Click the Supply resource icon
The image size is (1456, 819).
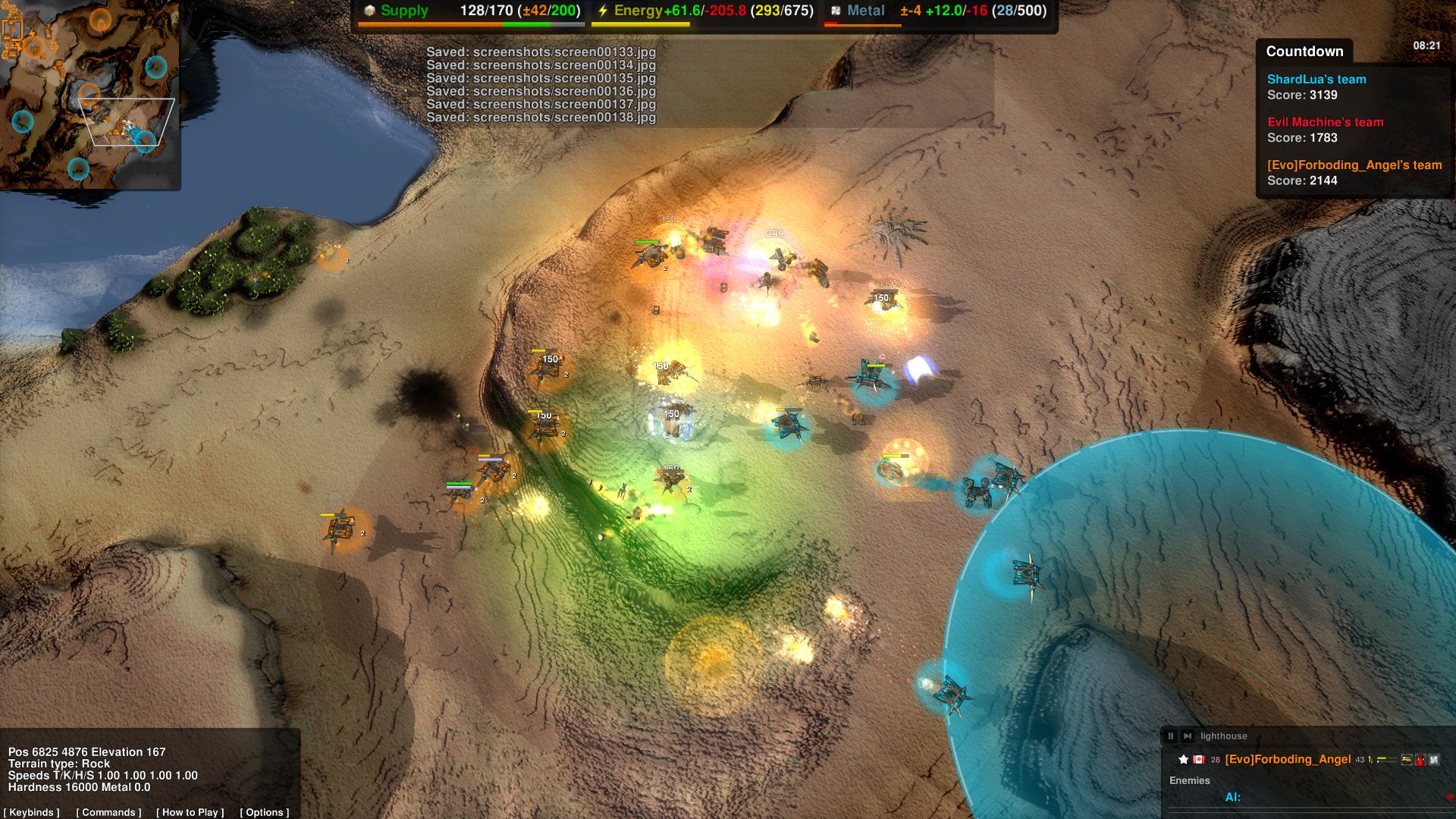(369, 11)
